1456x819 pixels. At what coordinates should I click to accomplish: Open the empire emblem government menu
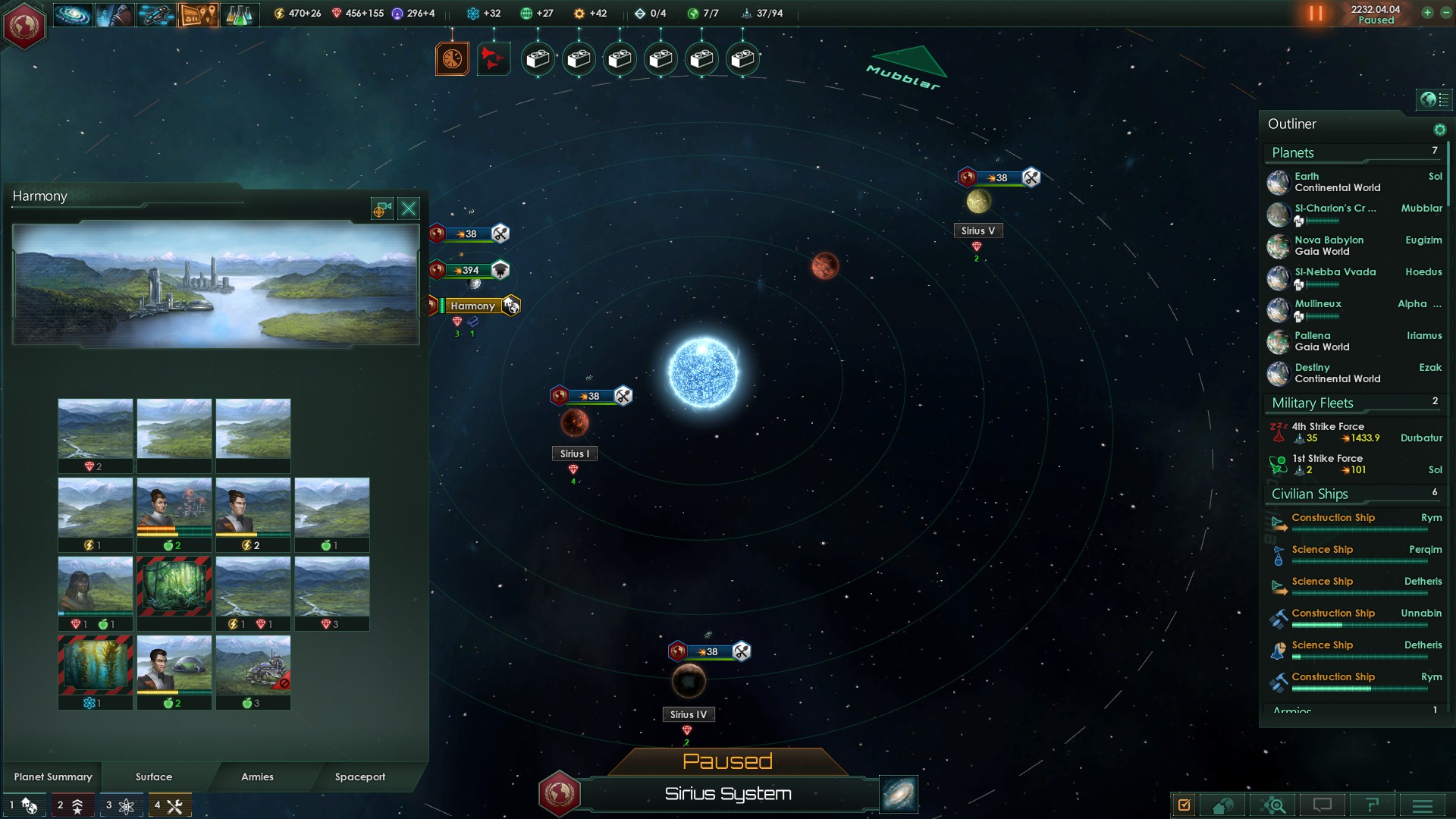24,26
